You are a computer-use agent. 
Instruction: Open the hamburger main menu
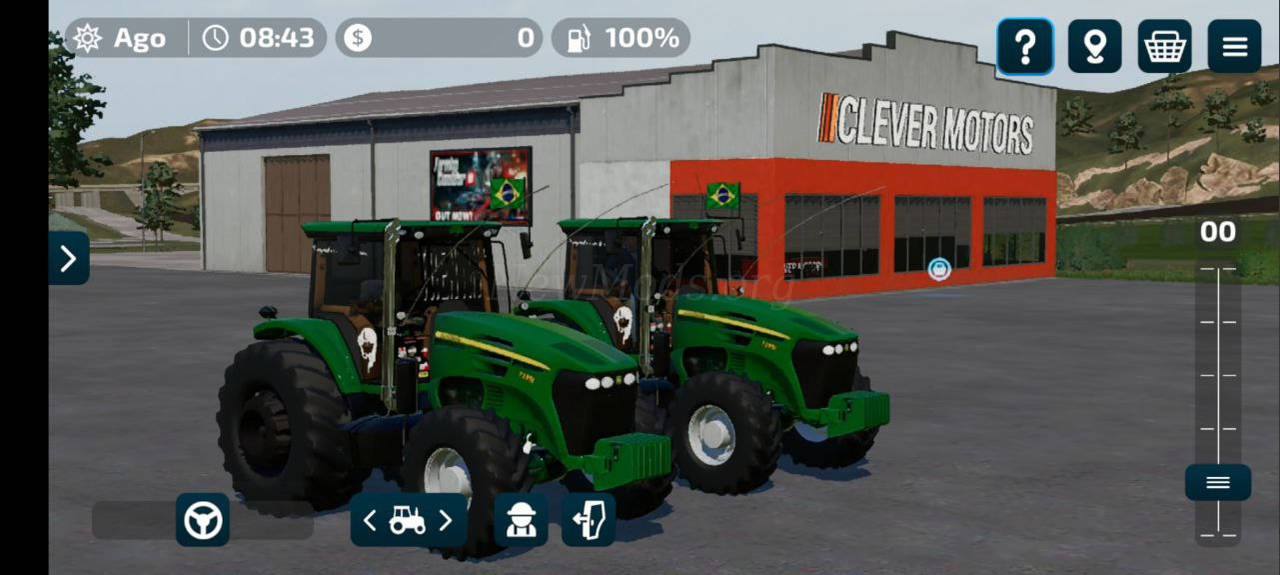pos(1234,46)
